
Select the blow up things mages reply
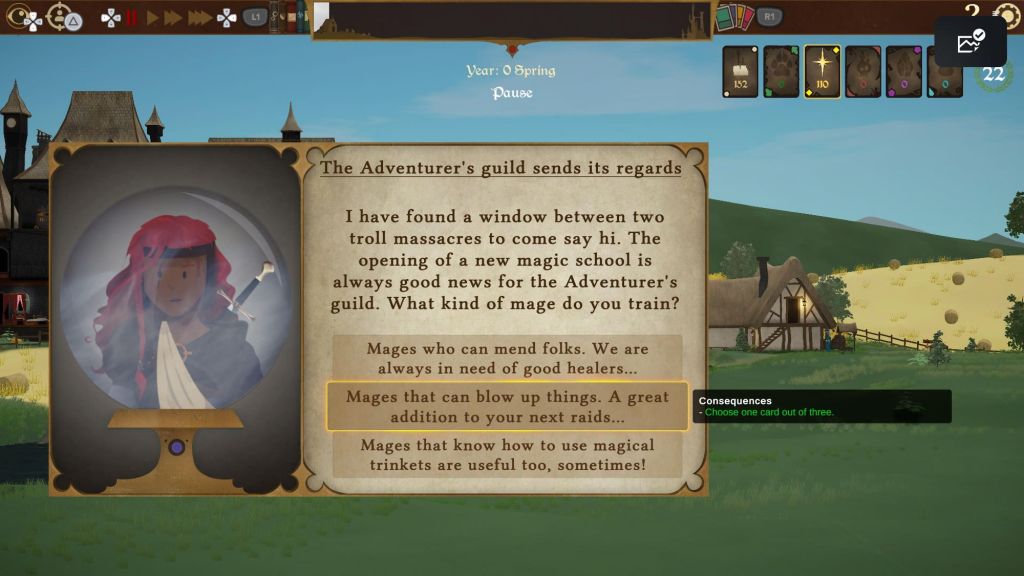tap(507, 406)
